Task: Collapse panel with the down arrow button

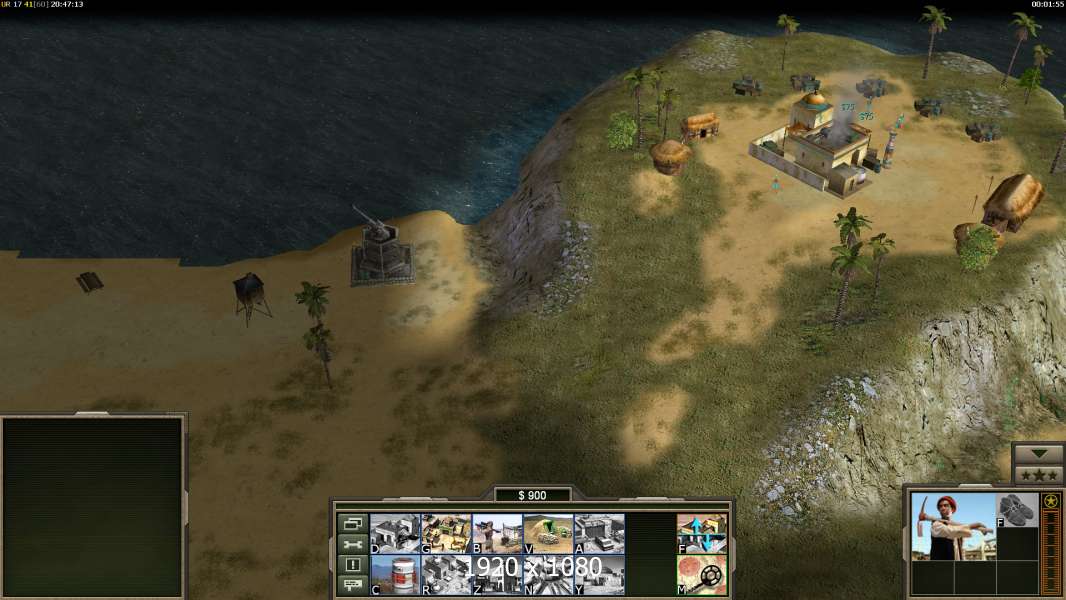Action: pos(1038,454)
